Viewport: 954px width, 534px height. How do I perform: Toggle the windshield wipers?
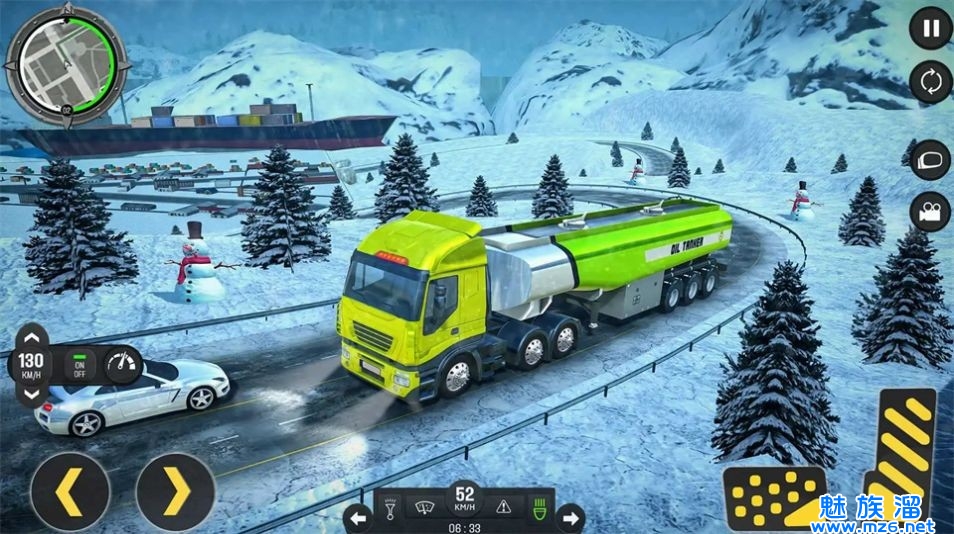[x=426, y=506]
